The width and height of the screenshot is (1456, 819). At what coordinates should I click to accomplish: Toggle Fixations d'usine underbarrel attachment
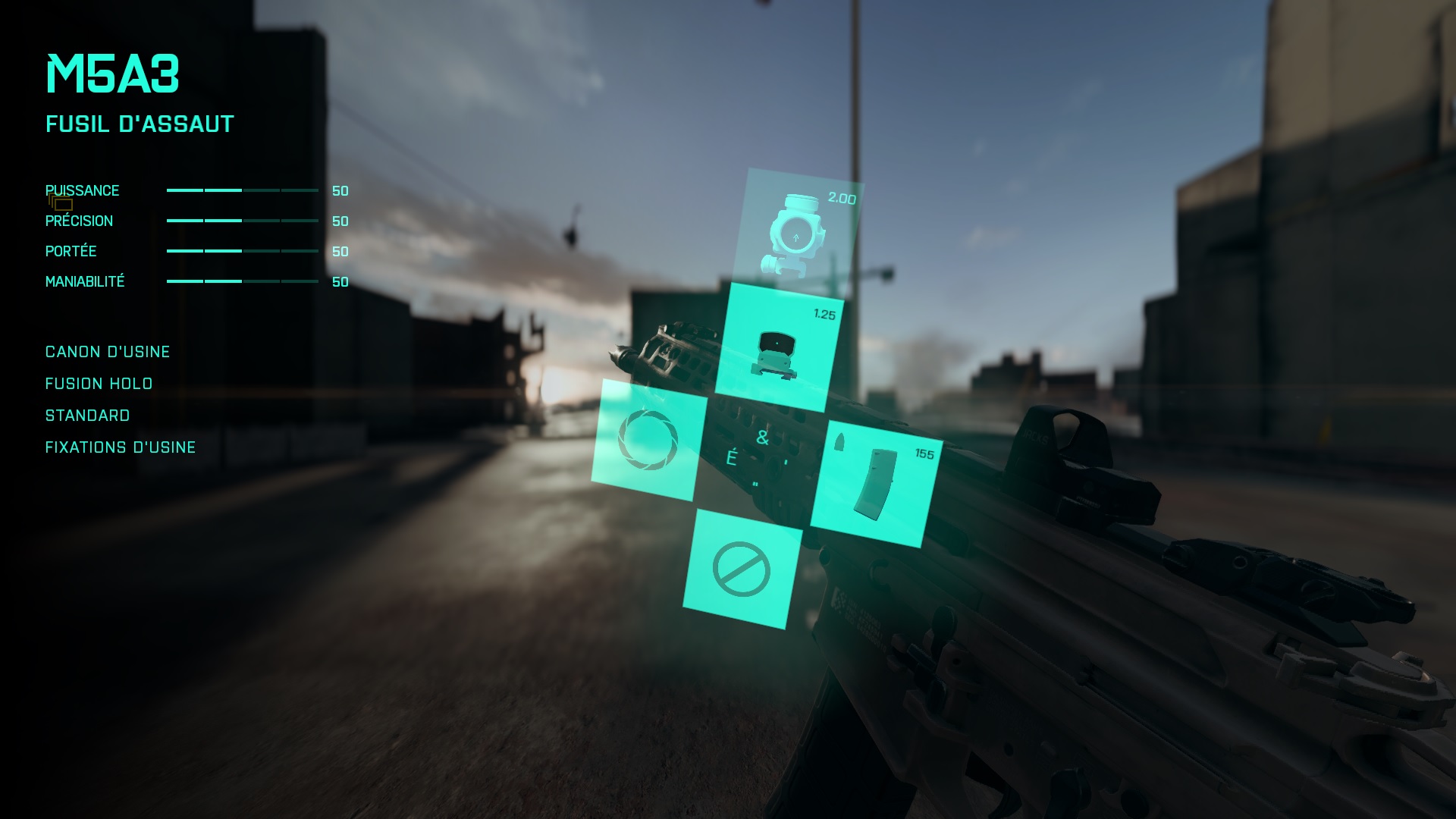[119, 447]
